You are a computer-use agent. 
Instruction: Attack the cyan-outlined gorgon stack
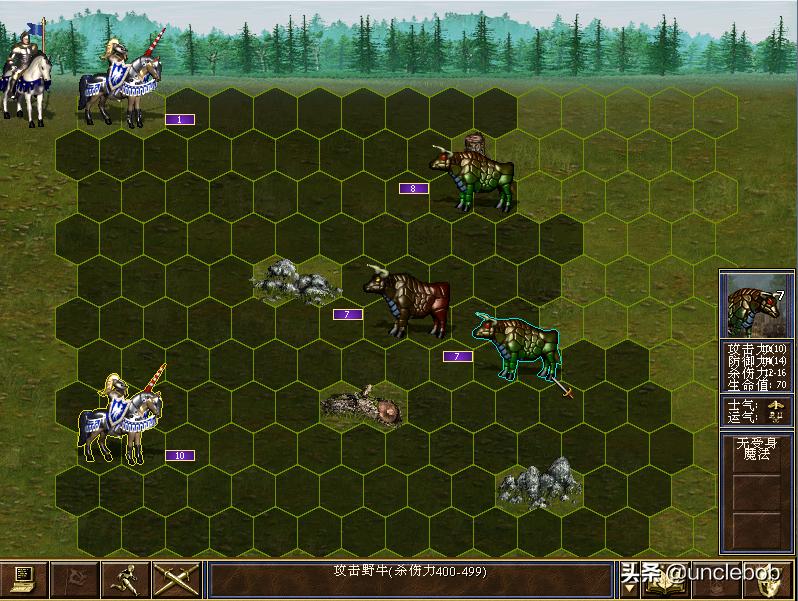516,345
